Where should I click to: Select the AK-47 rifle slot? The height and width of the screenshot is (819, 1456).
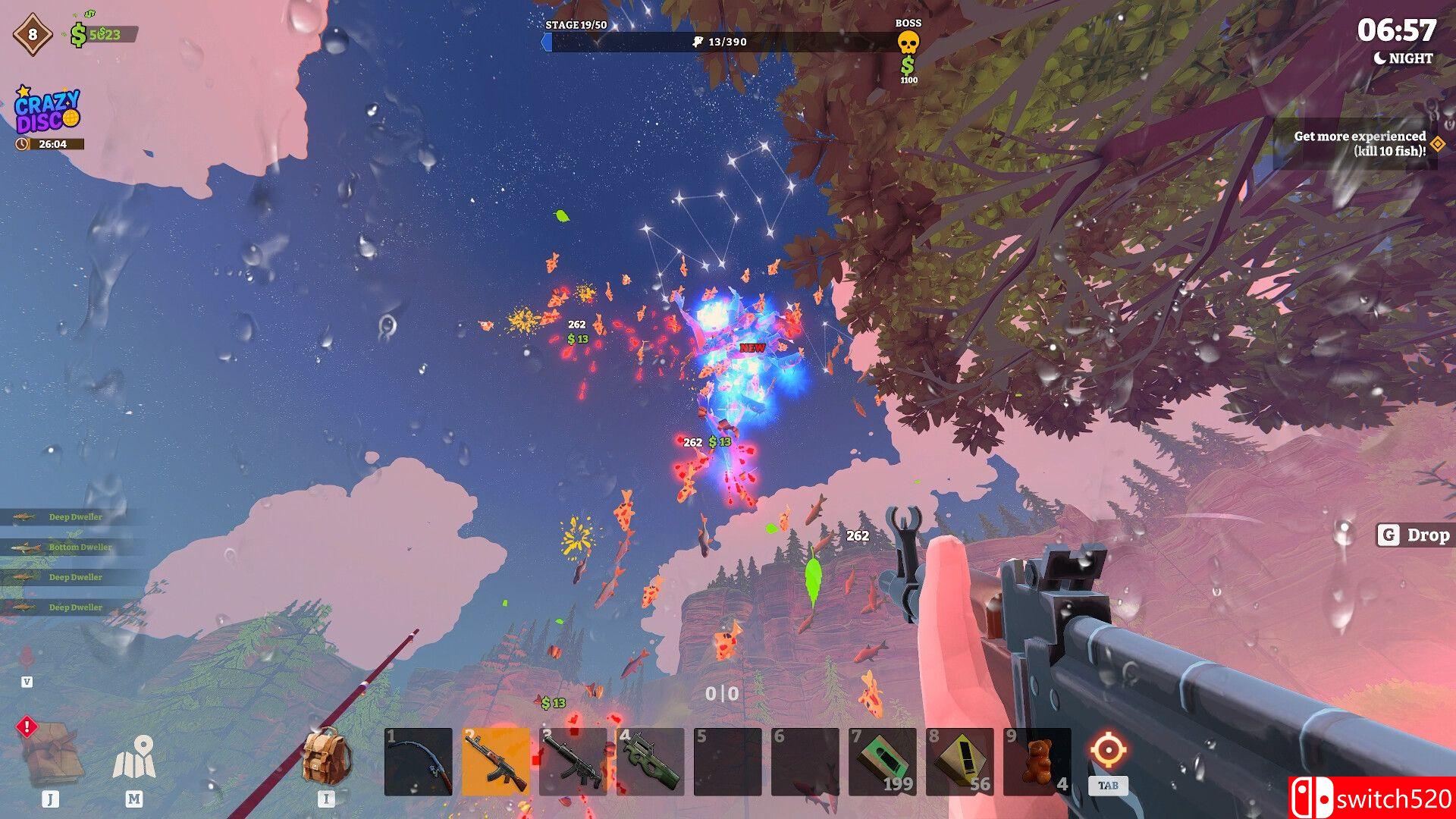pyautogui.click(x=496, y=762)
